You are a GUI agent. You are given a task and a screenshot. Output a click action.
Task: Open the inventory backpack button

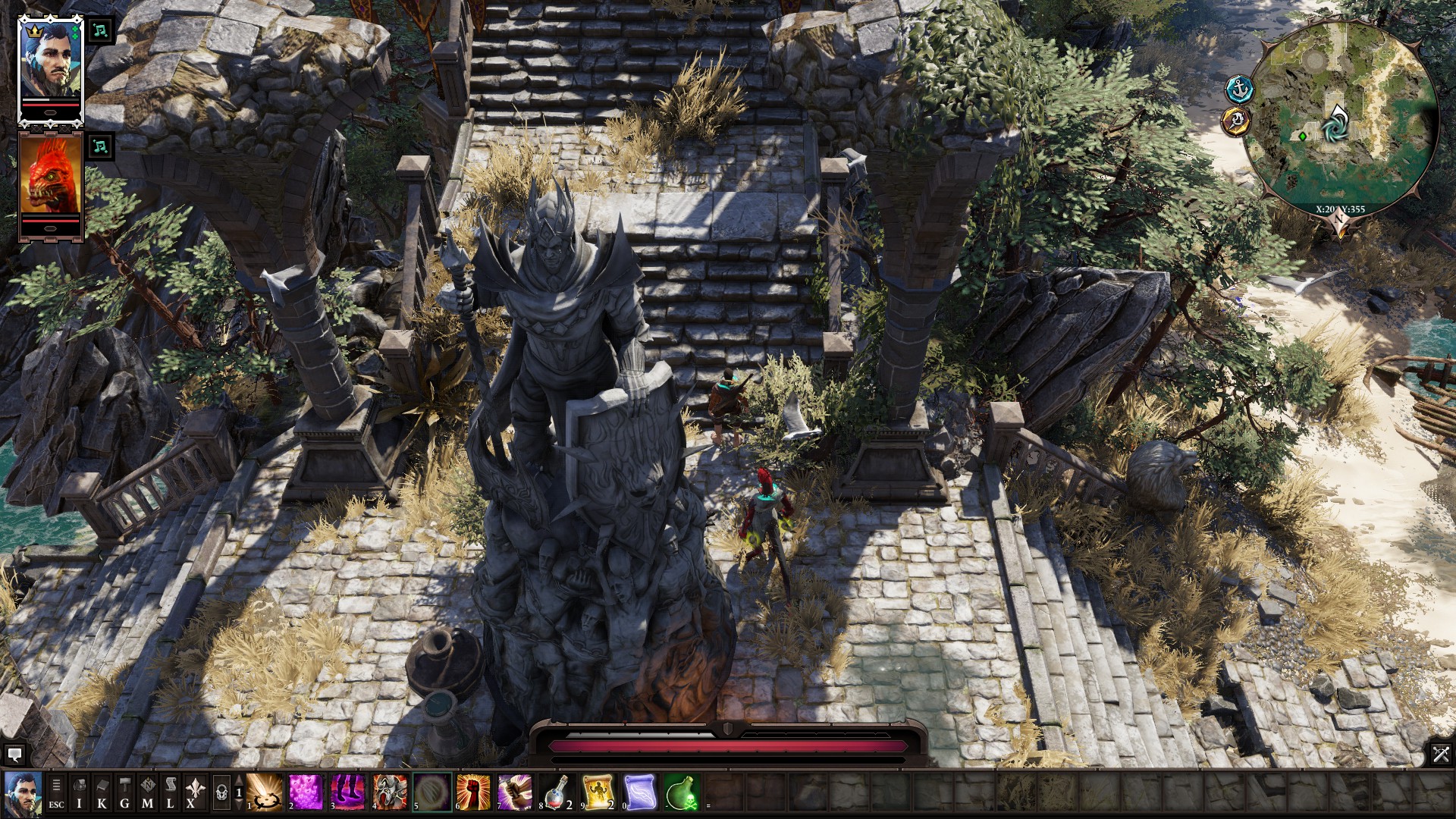79,793
